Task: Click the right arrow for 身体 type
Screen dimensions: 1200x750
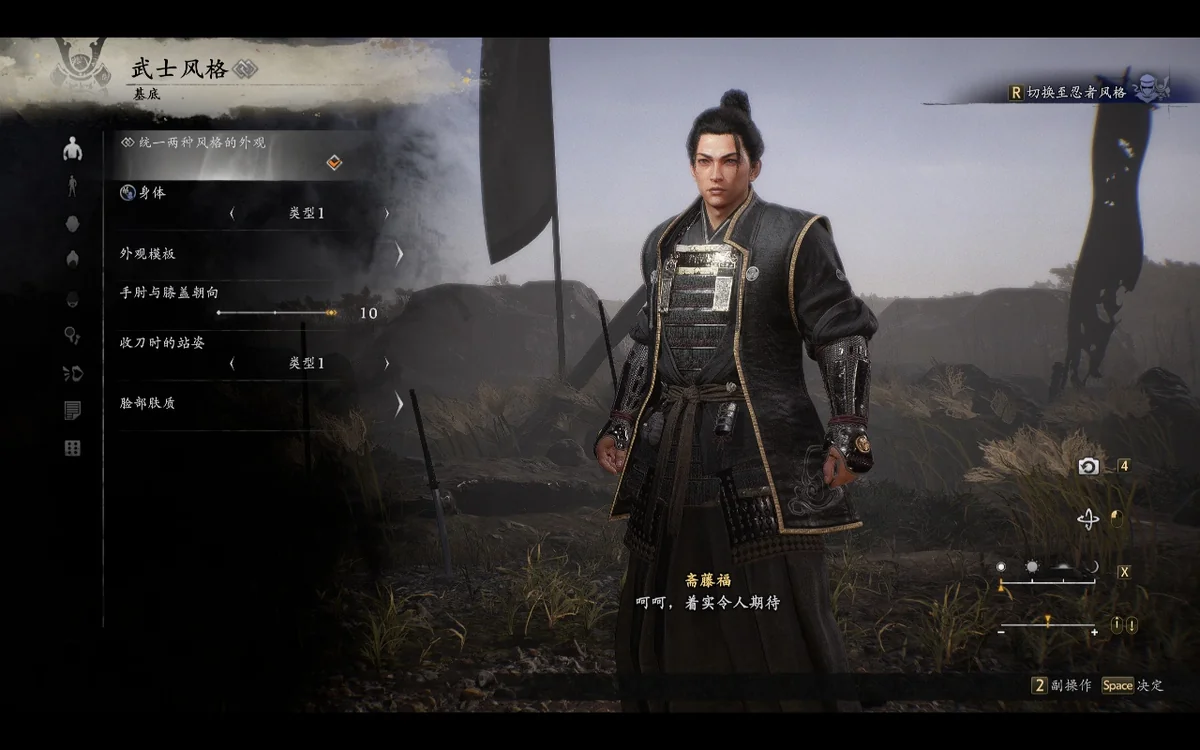Action: (x=387, y=214)
